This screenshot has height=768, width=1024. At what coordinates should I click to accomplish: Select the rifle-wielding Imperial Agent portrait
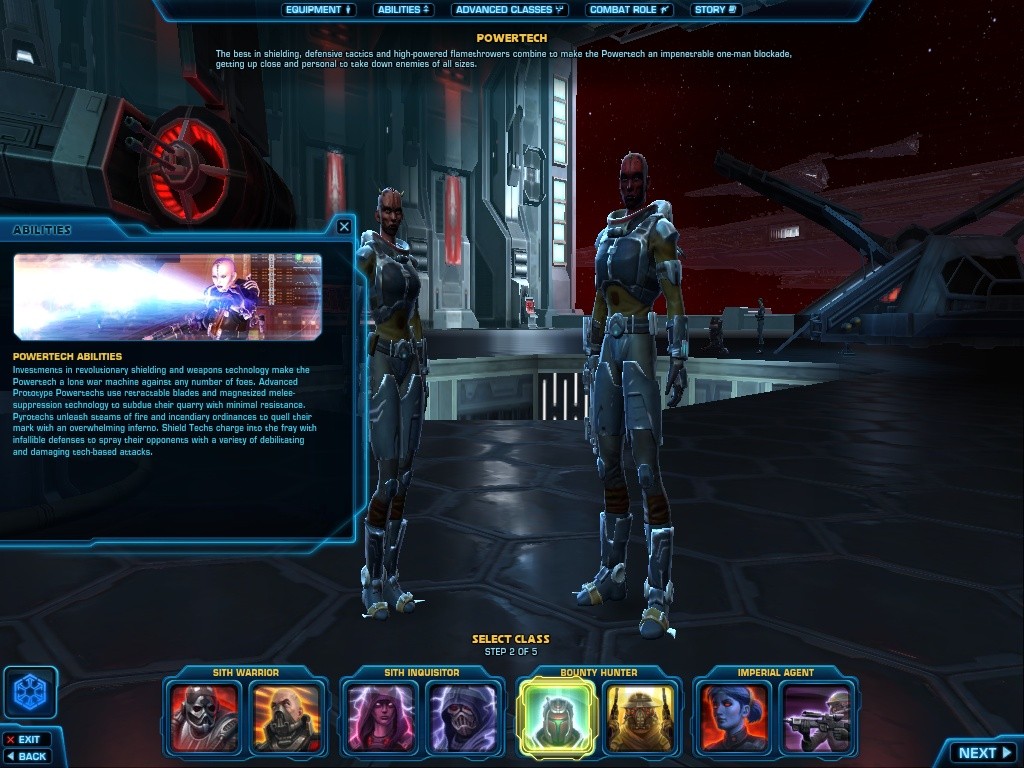(816, 716)
